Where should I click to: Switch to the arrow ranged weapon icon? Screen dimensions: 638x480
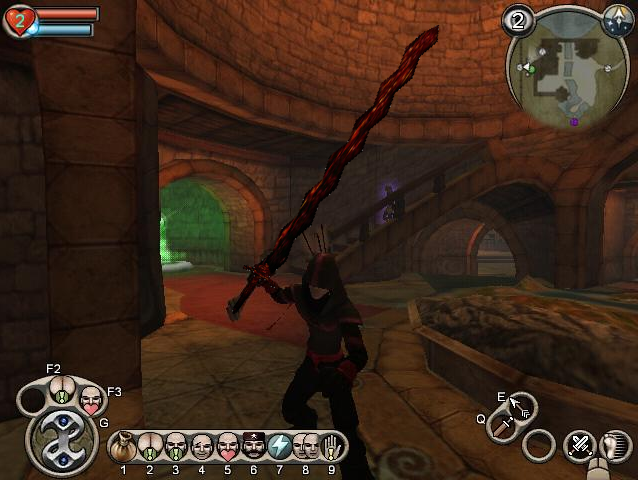pos(521,406)
